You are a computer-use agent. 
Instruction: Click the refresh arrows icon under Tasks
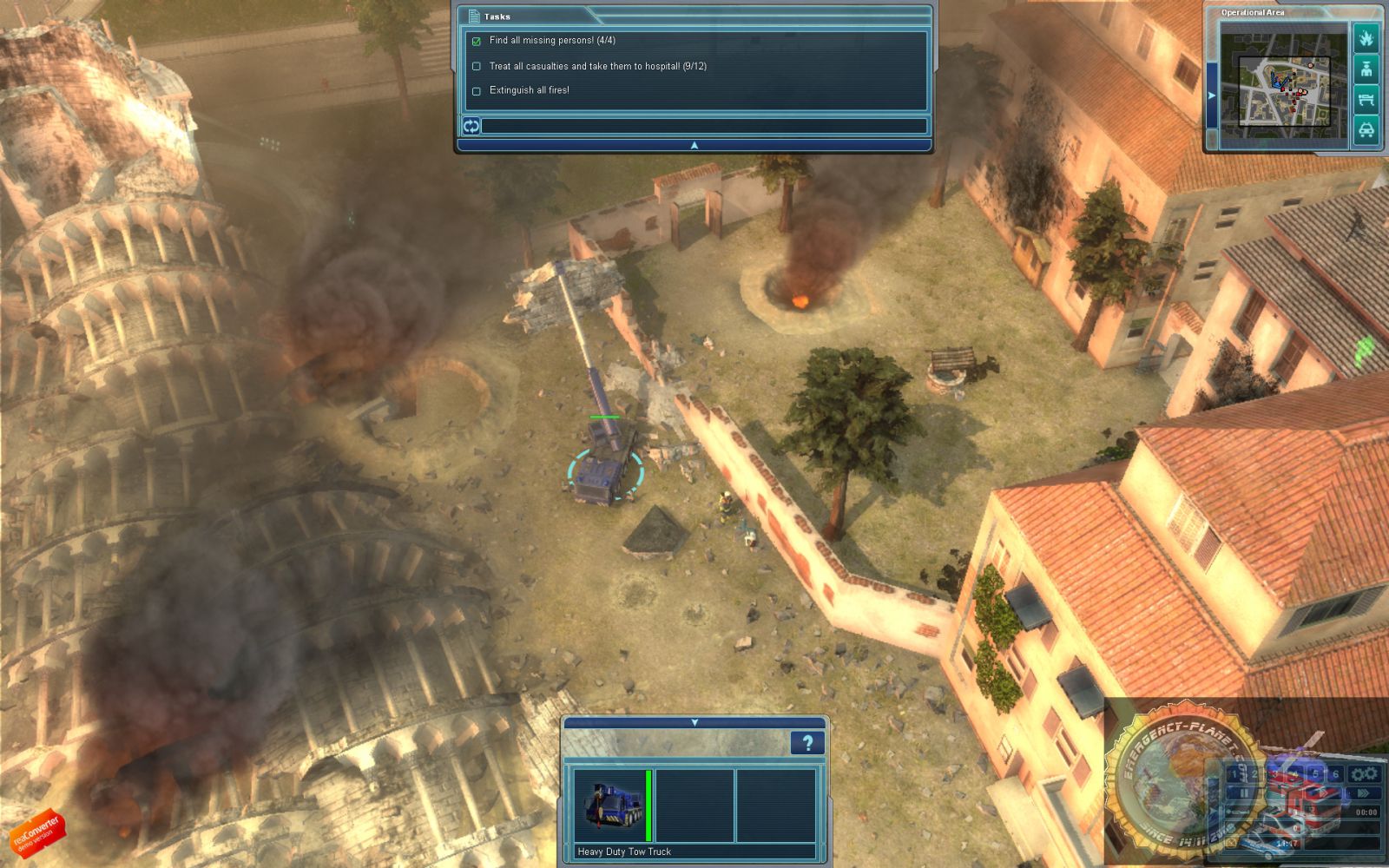(x=471, y=127)
